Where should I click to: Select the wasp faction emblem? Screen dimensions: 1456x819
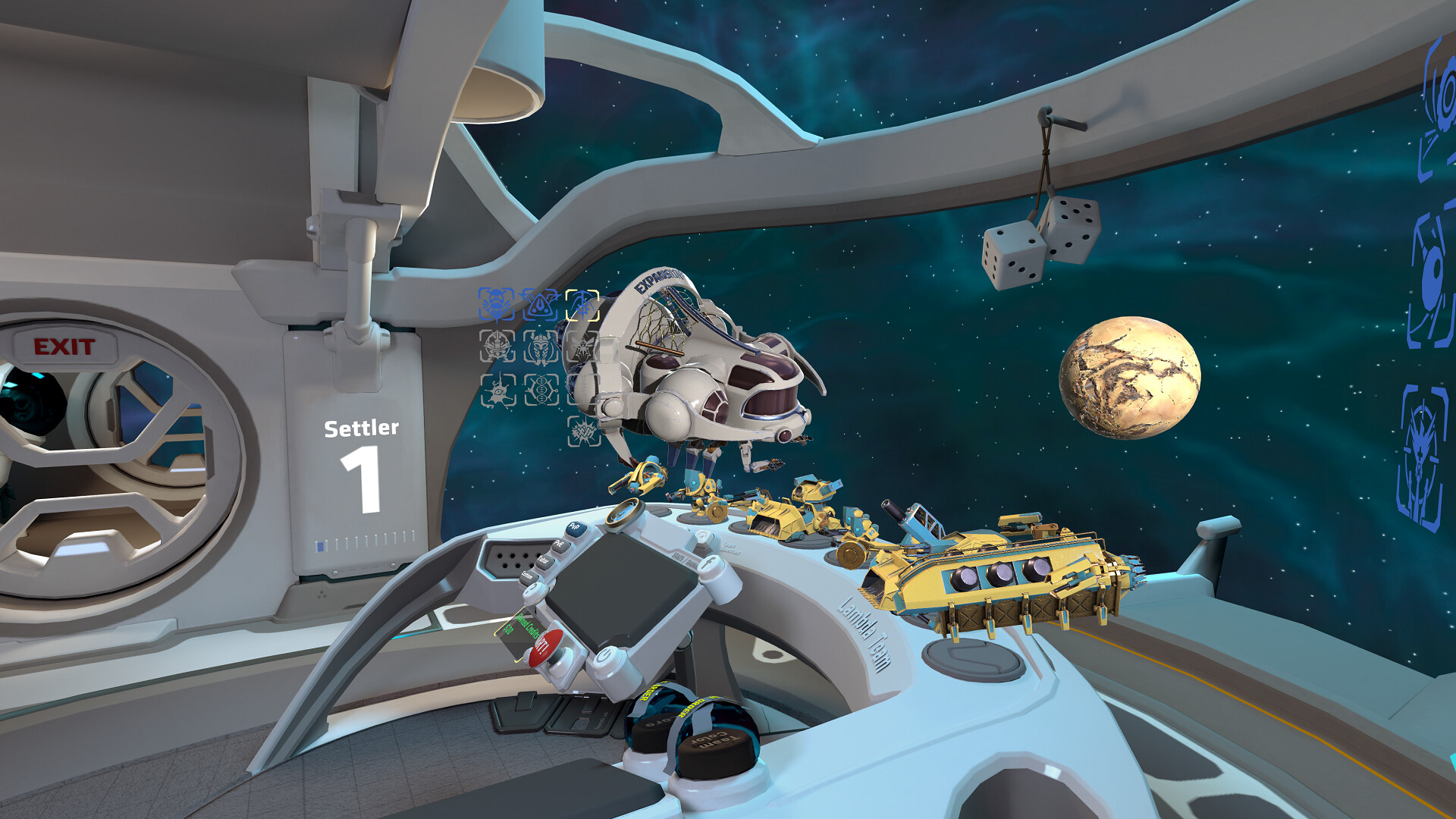[x=582, y=347]
